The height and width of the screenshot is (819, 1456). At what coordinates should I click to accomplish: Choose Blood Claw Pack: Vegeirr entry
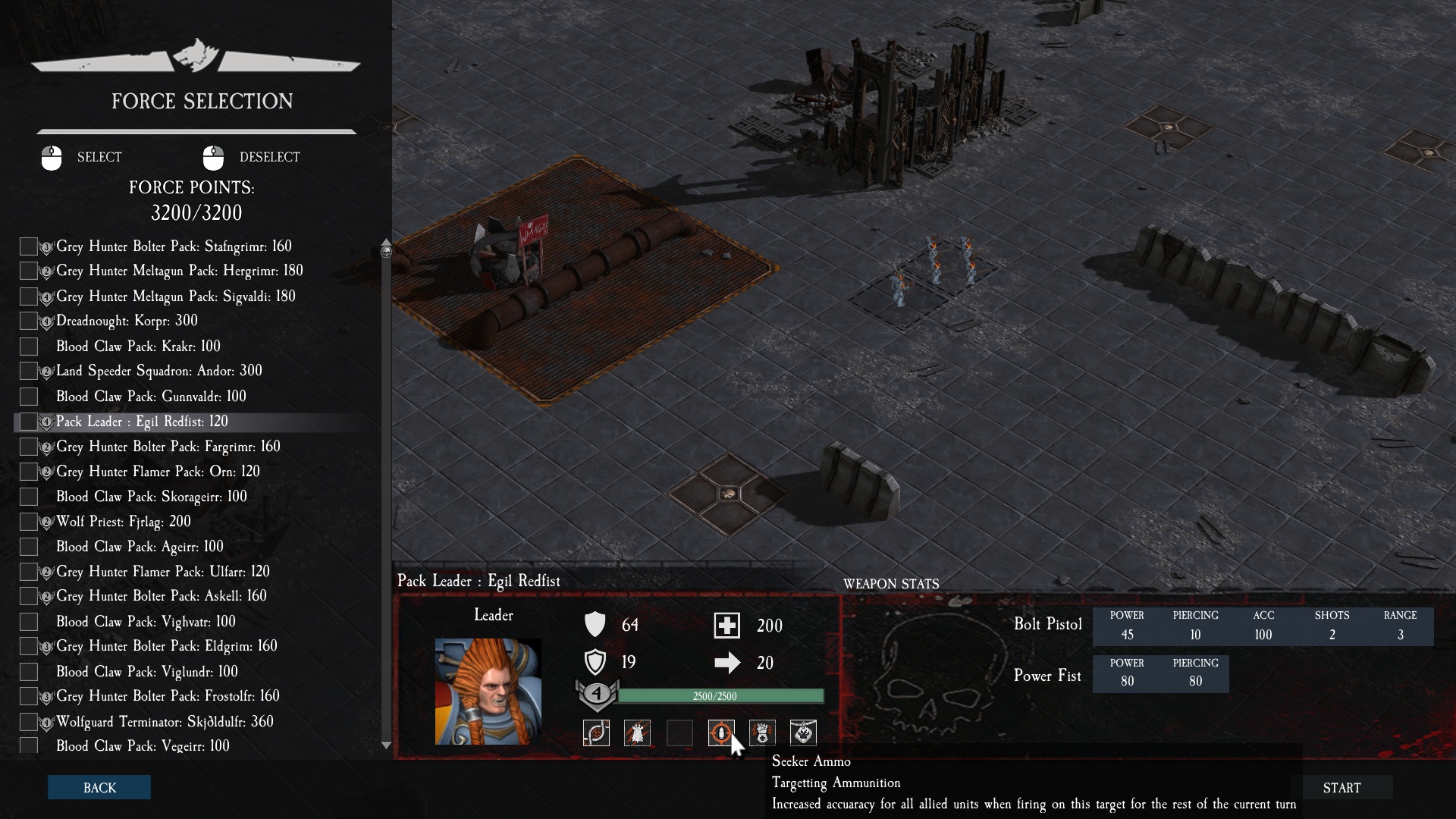(143, 746)
